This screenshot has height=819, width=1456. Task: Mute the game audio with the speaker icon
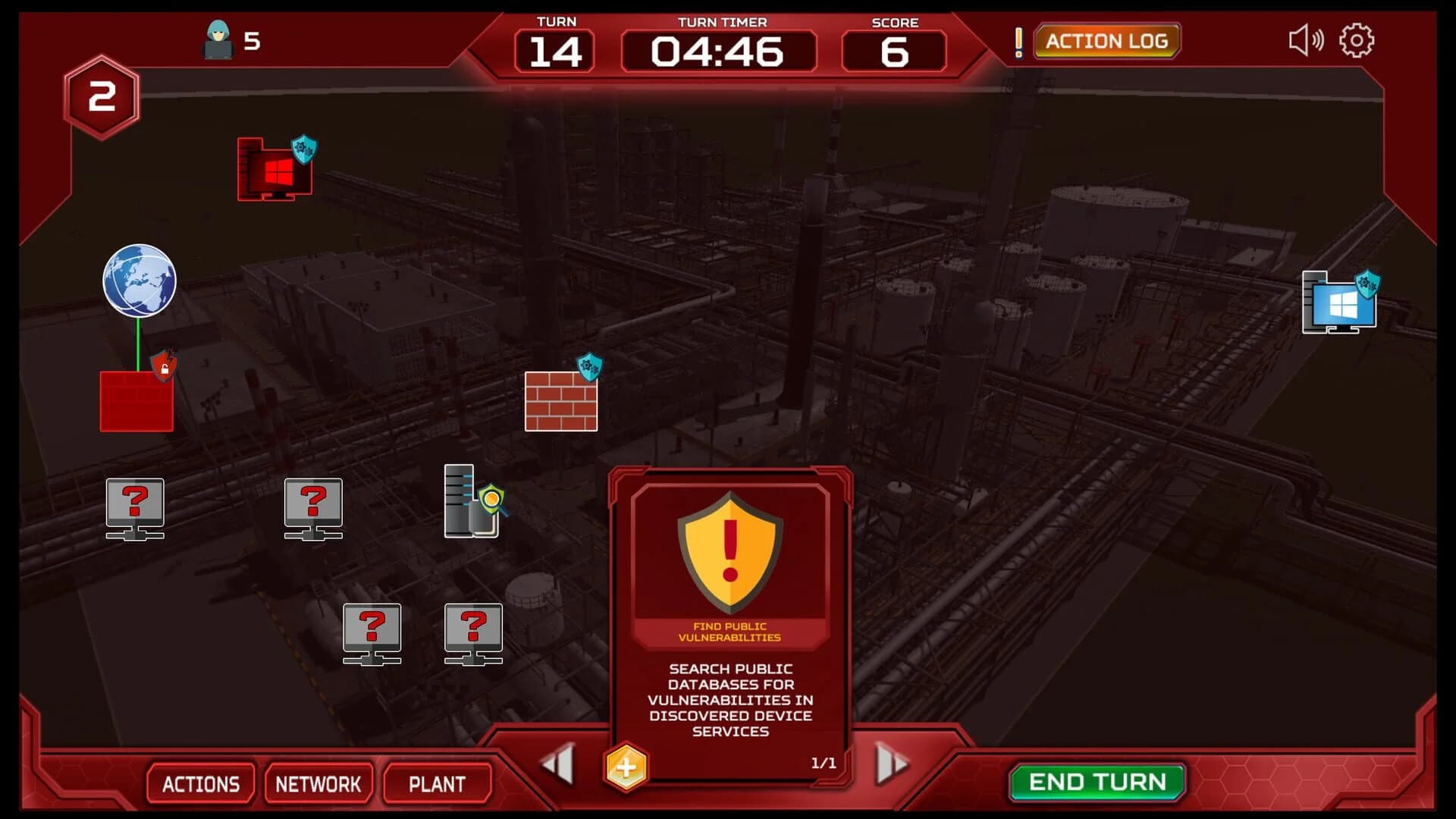pos(1306,39)
